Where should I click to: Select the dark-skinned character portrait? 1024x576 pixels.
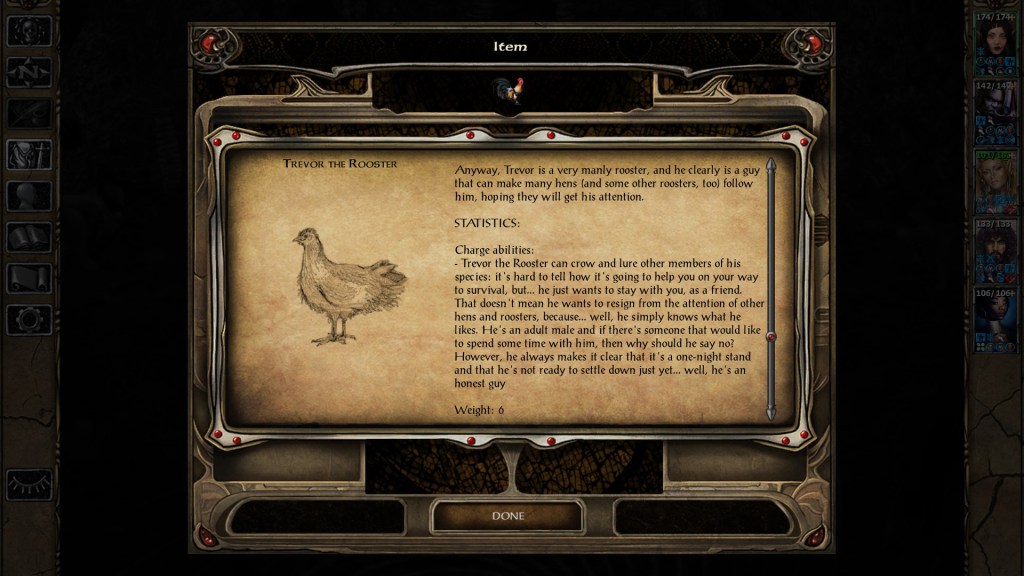(x=994, y=318)
